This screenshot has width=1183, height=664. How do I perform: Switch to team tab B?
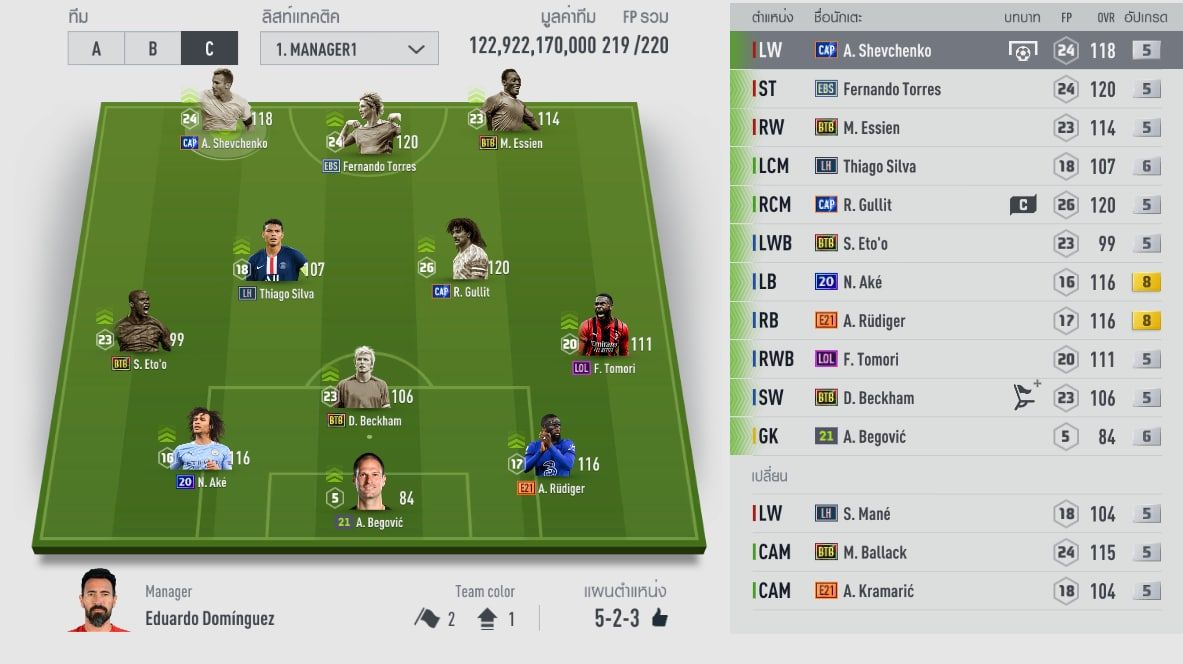point(152,48)
